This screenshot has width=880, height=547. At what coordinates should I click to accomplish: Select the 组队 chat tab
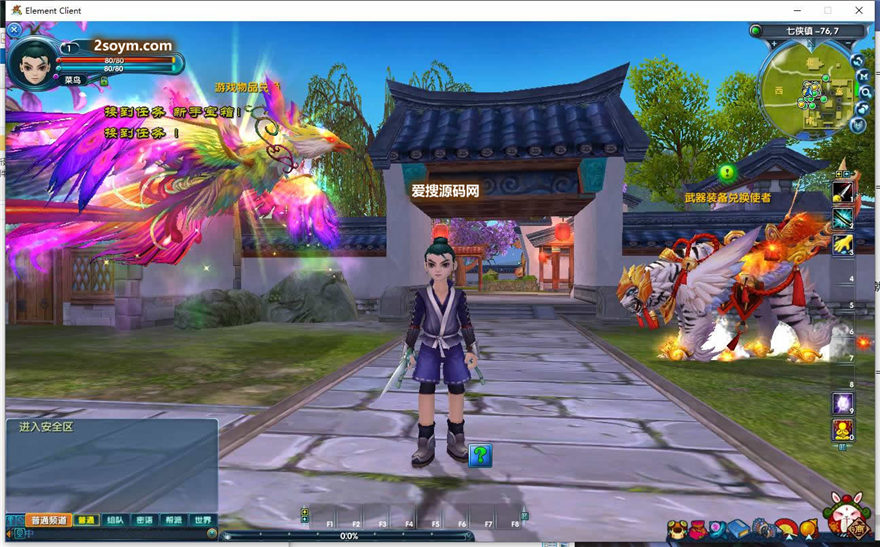point(115,520)
